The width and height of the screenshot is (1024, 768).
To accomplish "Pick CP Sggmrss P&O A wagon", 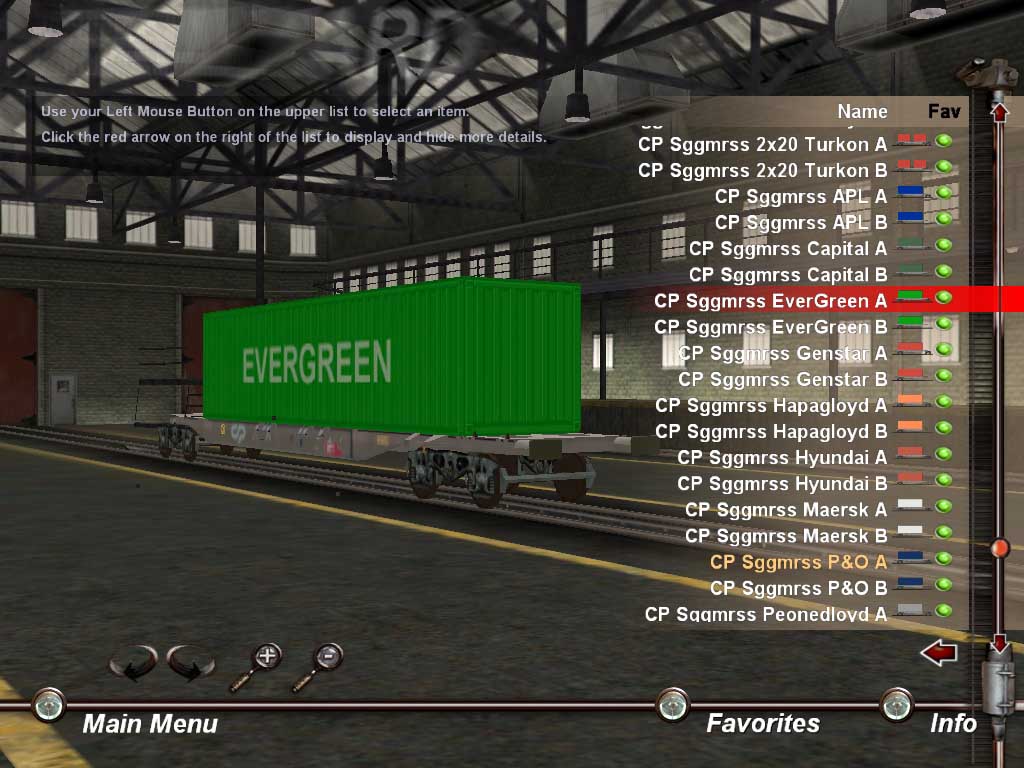I will tap(797, 561).
